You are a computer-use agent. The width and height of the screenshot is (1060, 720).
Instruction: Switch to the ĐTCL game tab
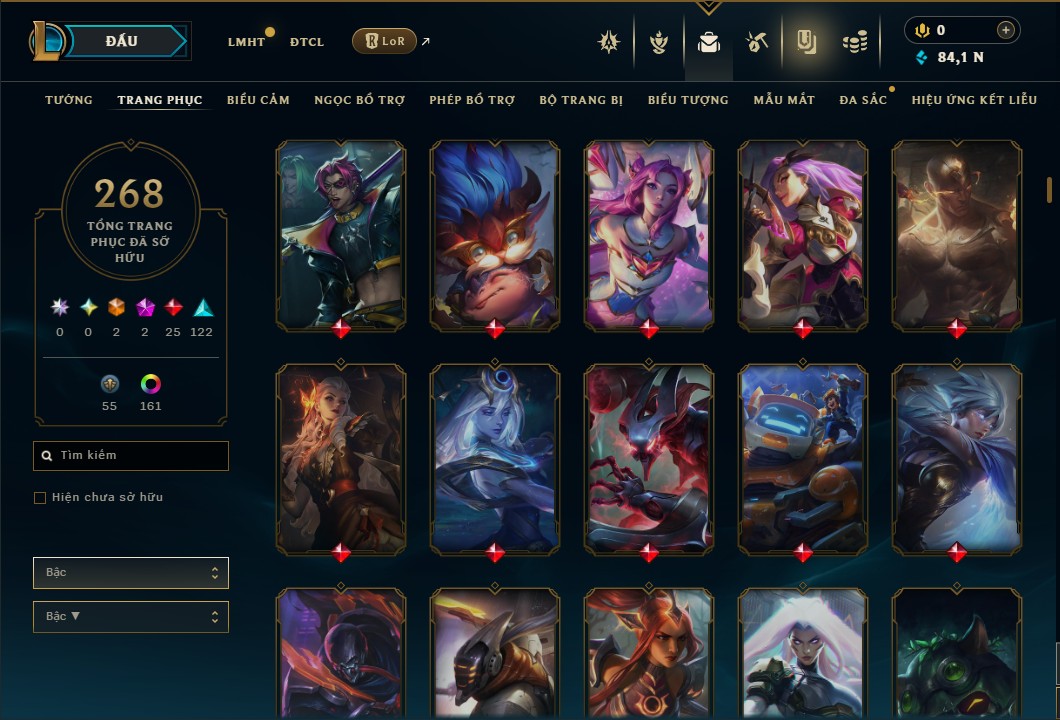click(306, 42)
